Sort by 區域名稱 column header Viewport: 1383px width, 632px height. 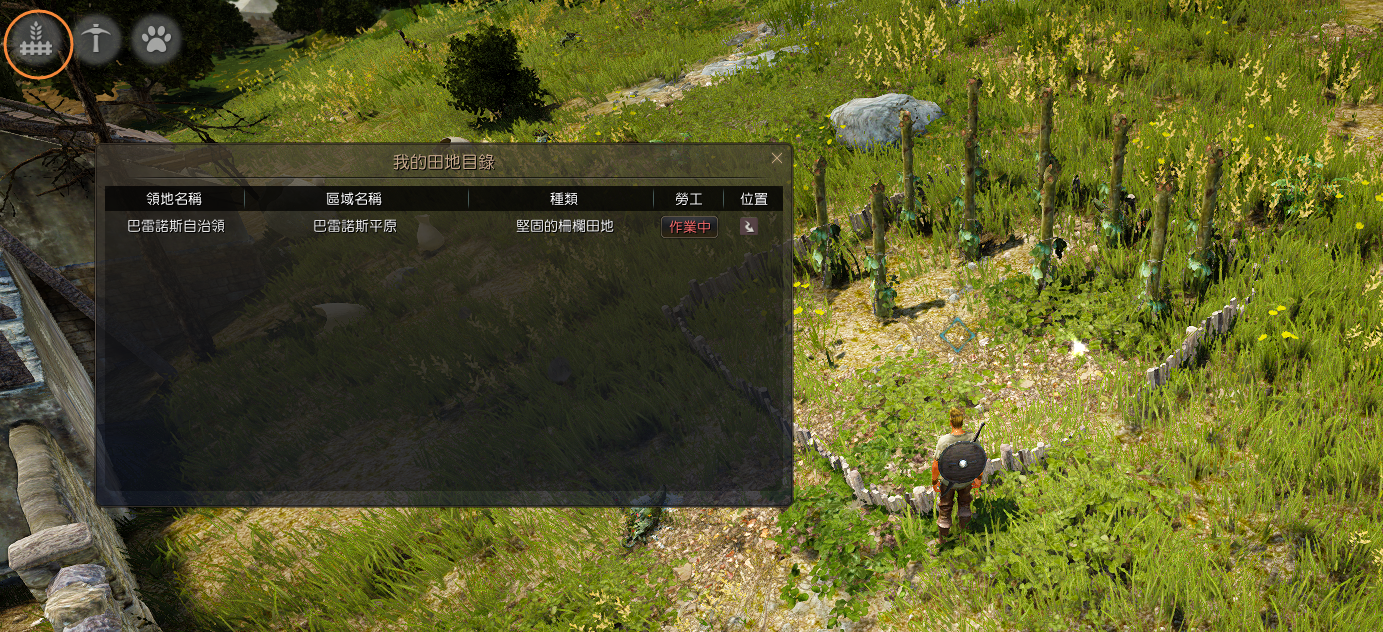(x=354, y=199)
